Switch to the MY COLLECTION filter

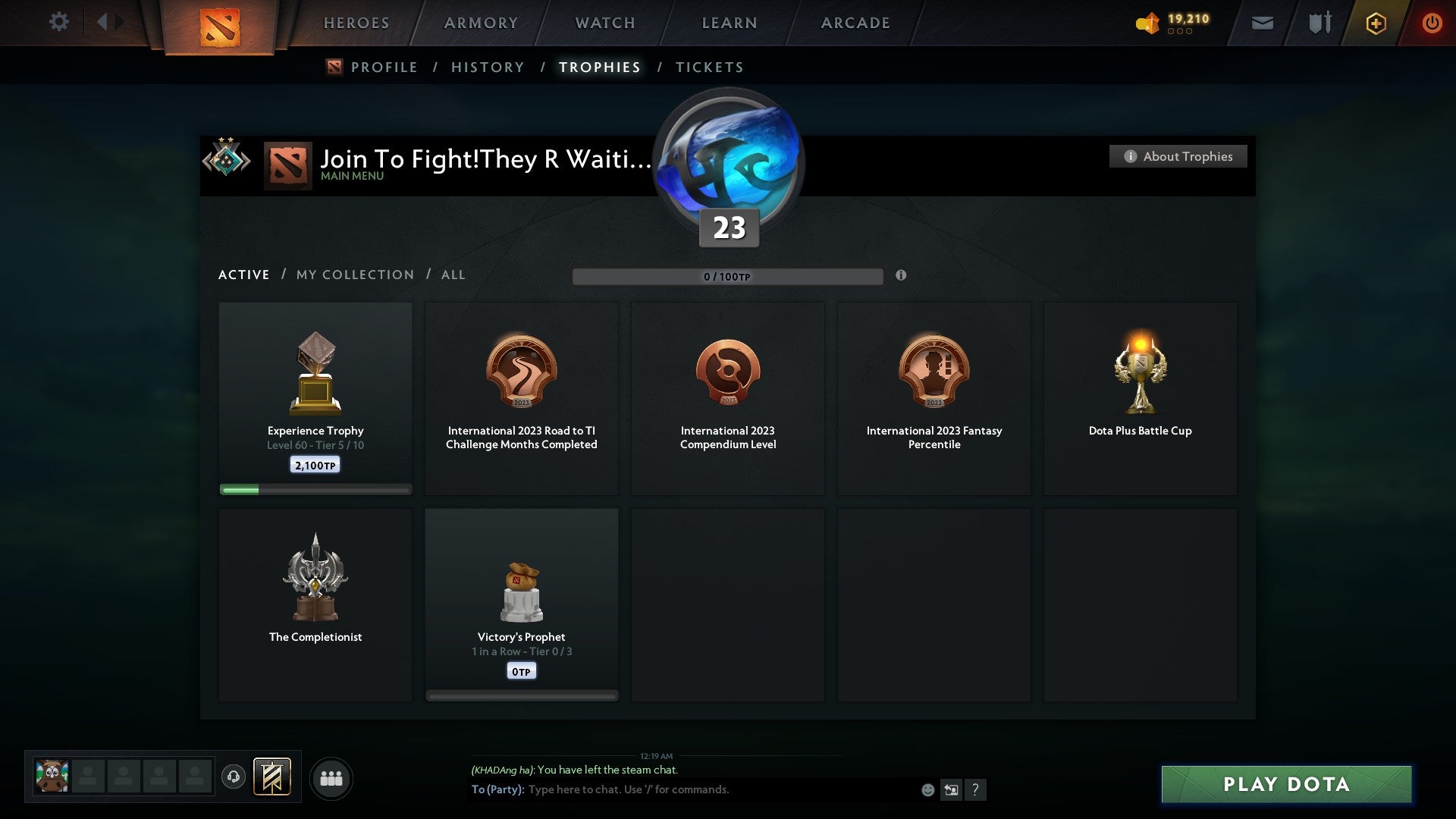(x=354, y=275)
